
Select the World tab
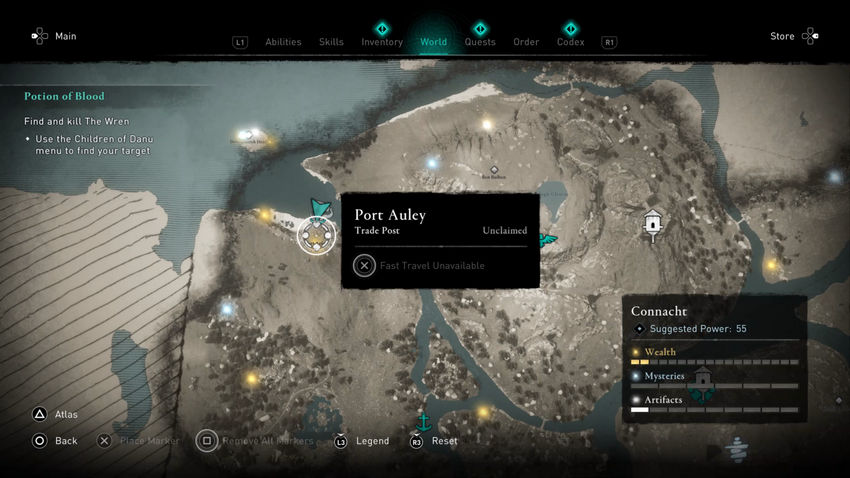(x=433, y=42)
